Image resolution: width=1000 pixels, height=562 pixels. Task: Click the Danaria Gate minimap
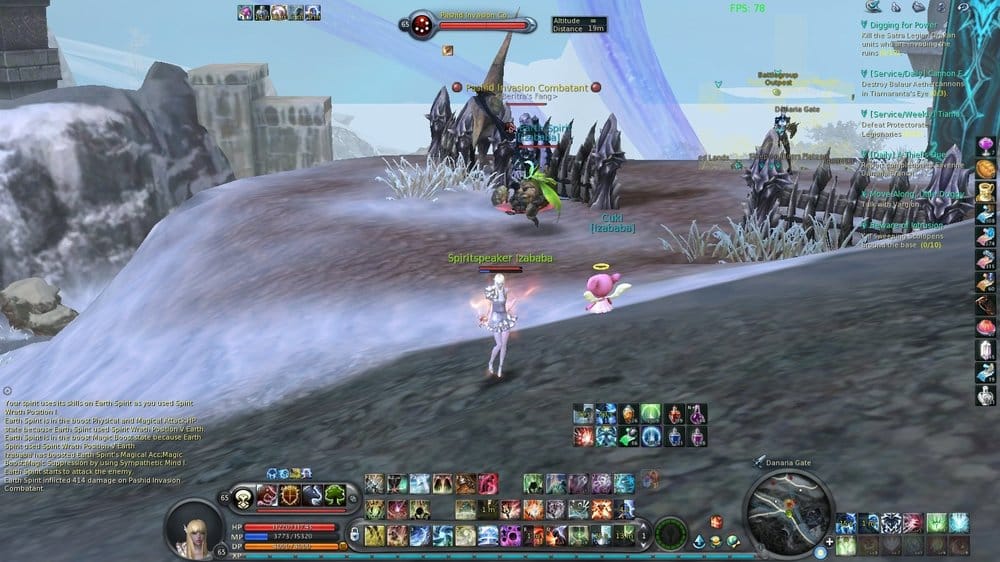coord(790,510)
